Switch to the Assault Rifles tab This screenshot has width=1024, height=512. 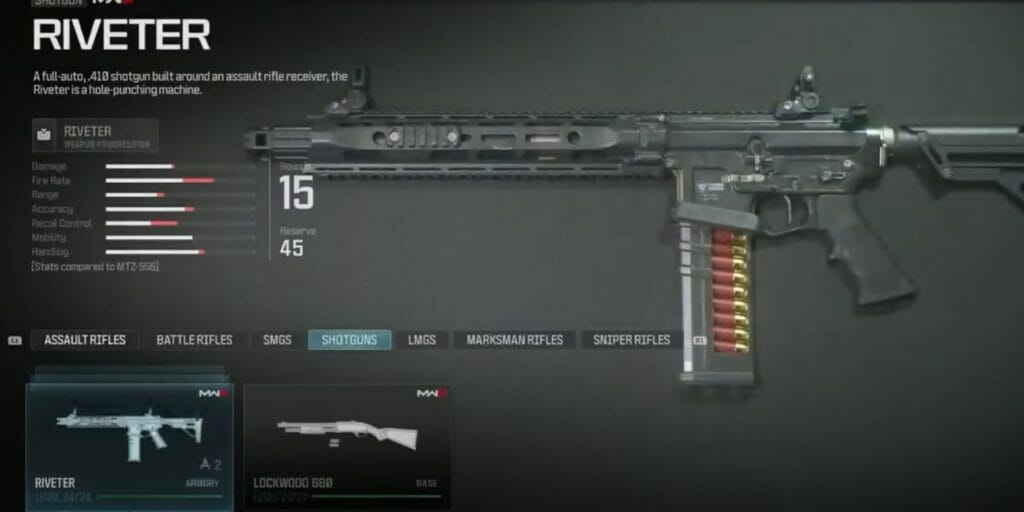tap(85, 340)
